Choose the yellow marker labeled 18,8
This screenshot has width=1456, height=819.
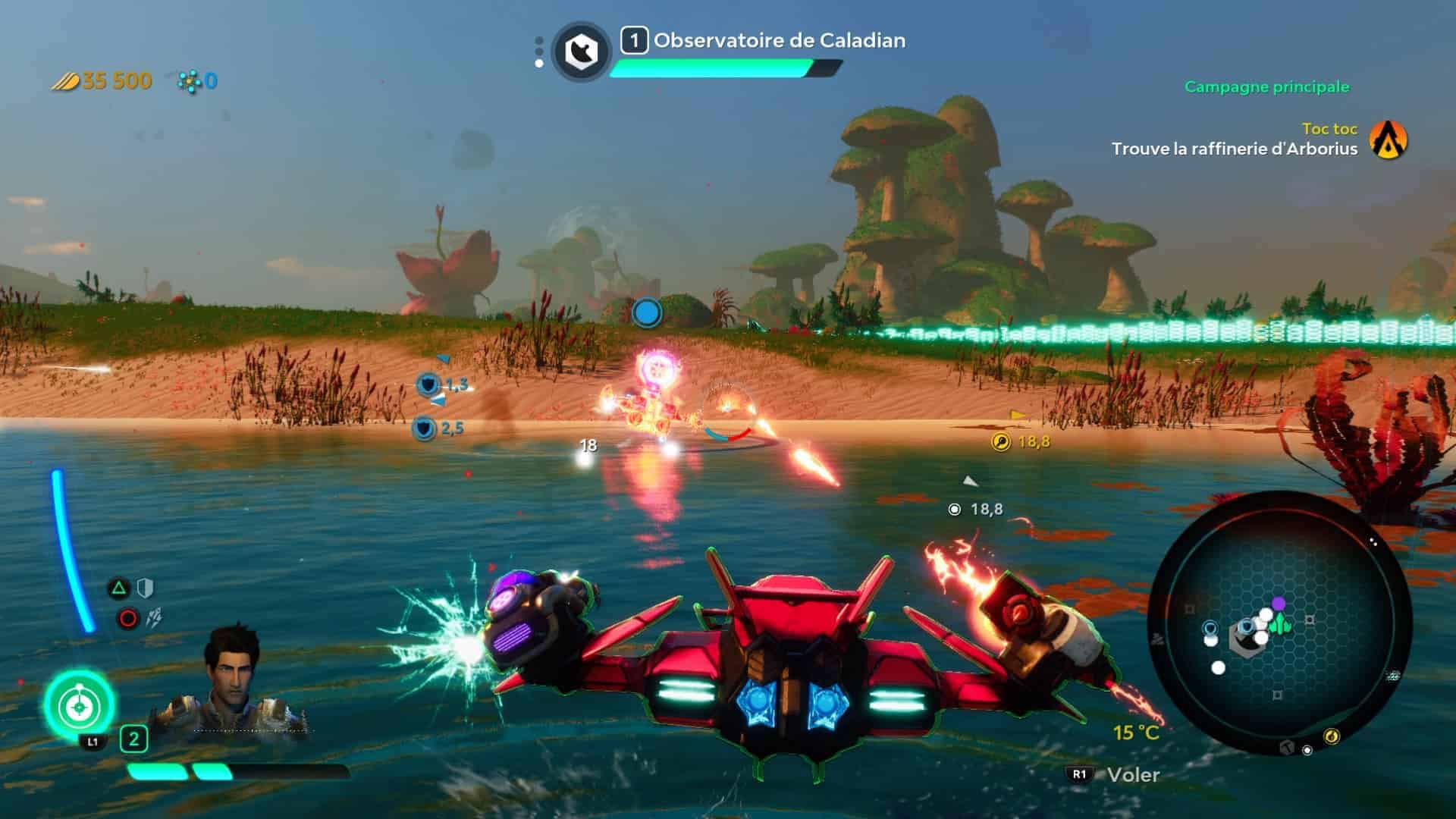click(x=1001, y=441)
